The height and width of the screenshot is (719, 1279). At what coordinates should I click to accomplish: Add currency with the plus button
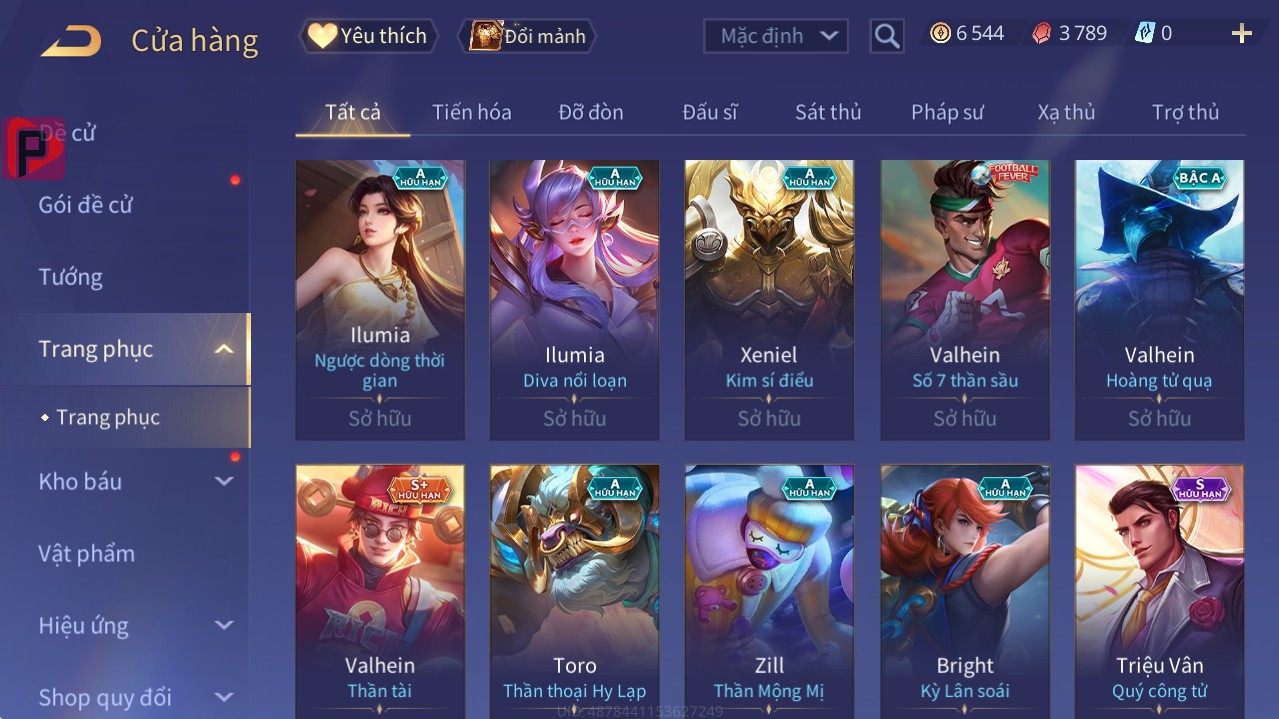pyautogui.click(x=1242, y=34)
